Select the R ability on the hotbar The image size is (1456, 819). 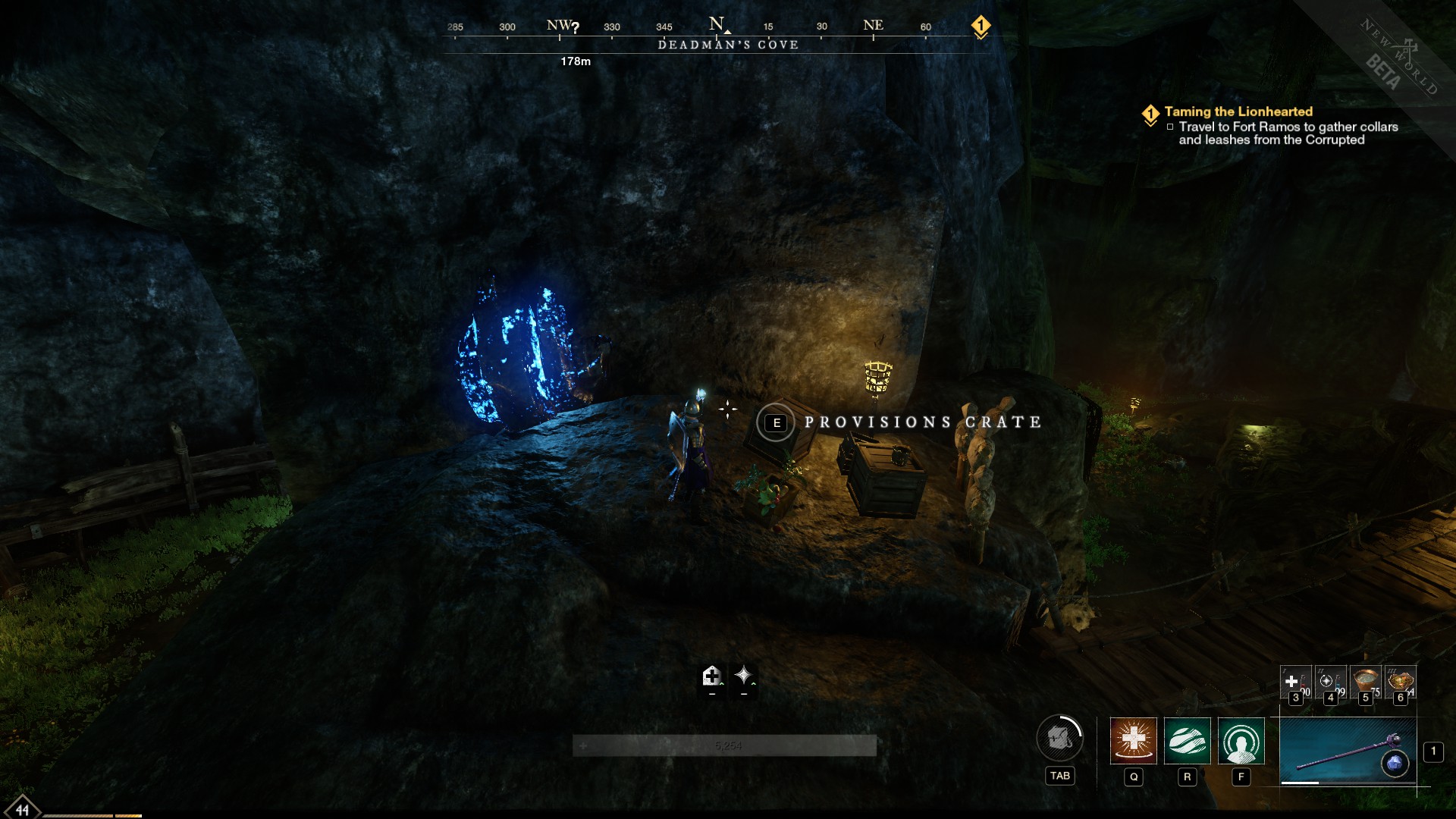click(1186, 743)
